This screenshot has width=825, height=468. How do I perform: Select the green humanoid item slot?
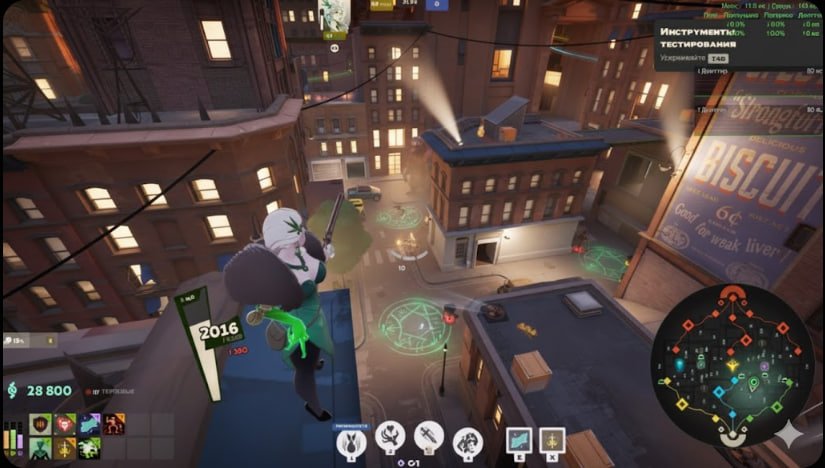[x=40, y=449]
